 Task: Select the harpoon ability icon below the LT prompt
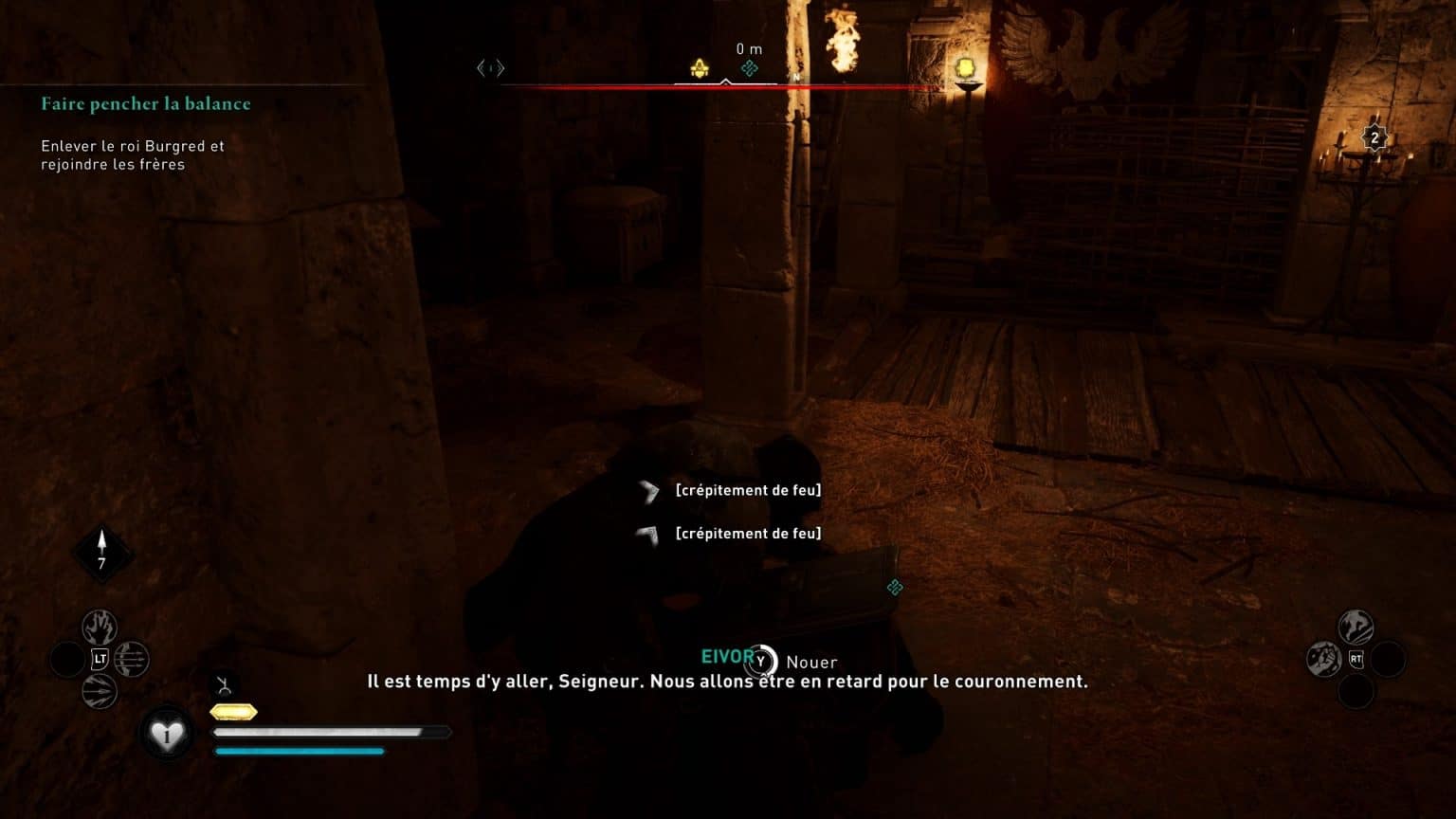coord(99,690)
